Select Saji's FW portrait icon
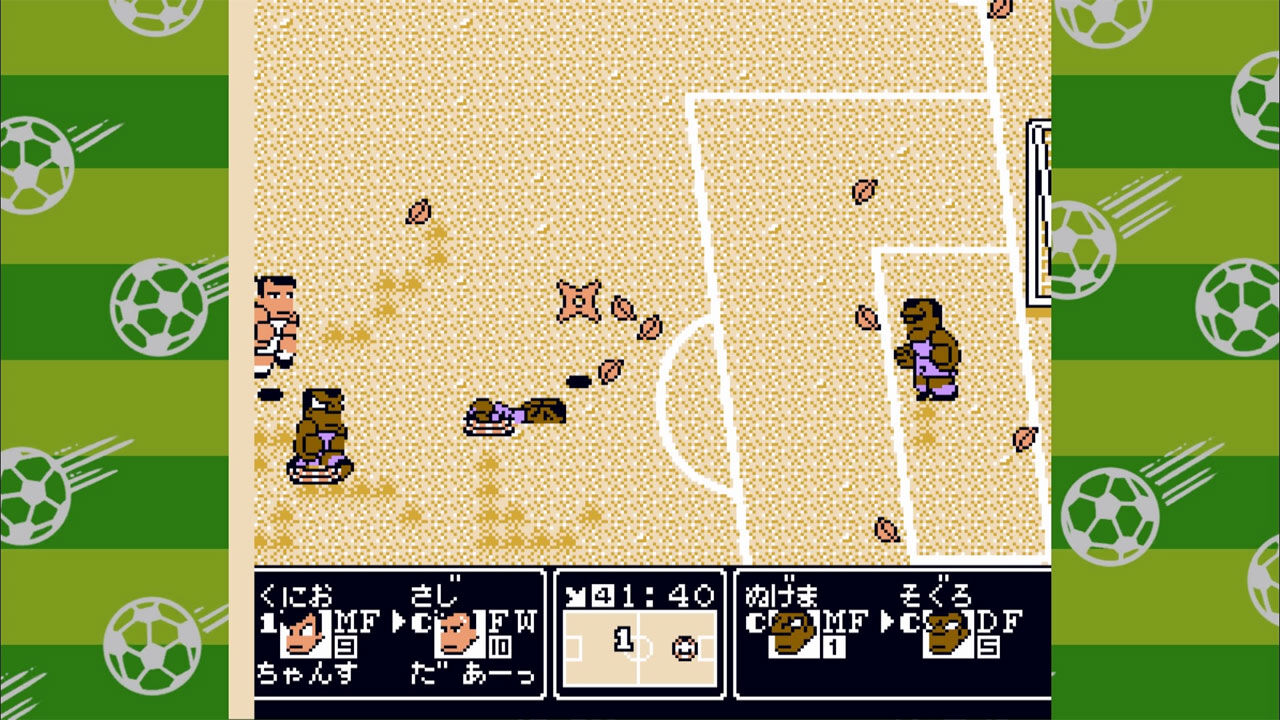Screen dimensions: 1280x720 tap(459, 633)
